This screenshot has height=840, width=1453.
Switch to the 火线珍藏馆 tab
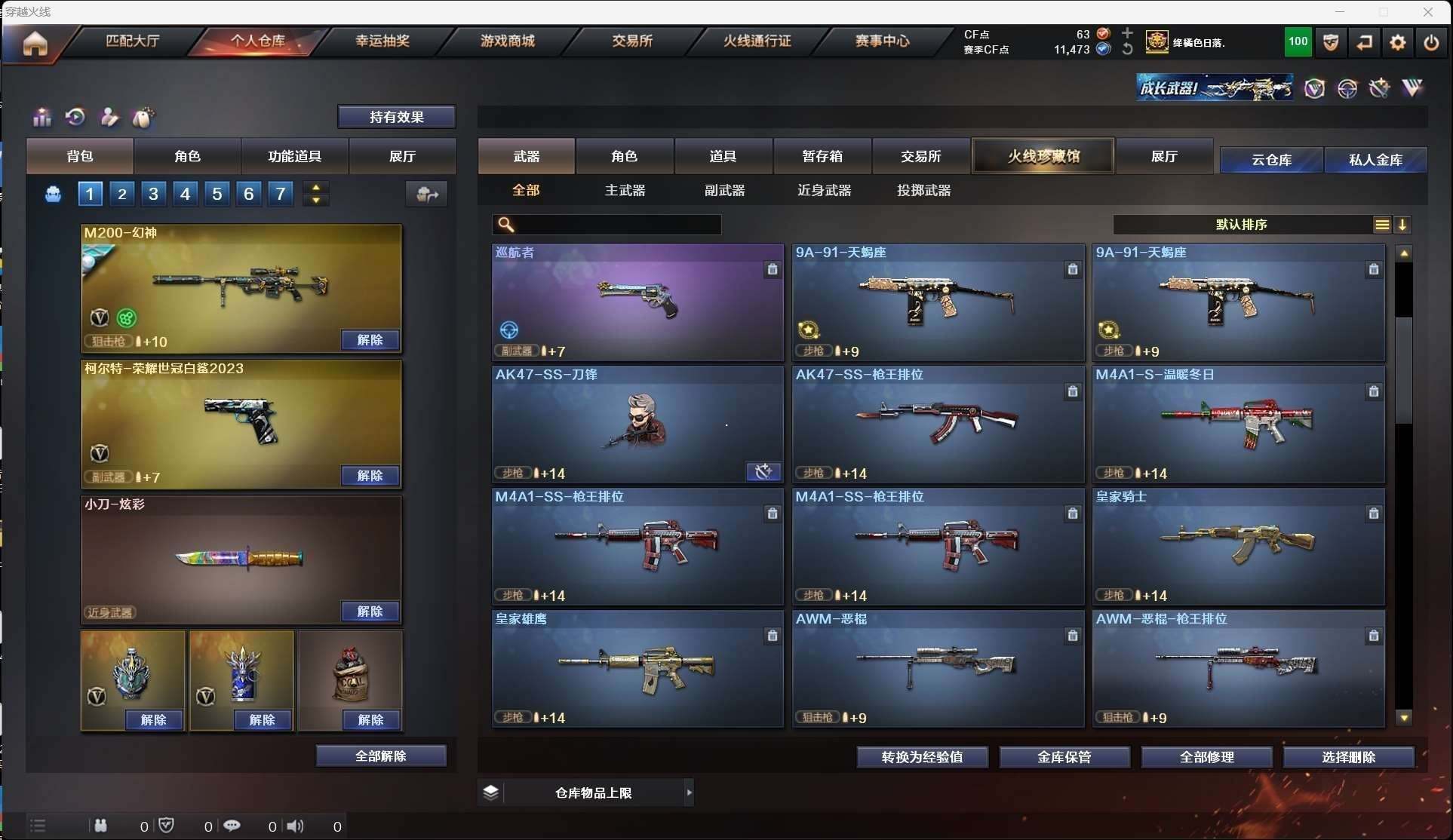[1043, 156]
